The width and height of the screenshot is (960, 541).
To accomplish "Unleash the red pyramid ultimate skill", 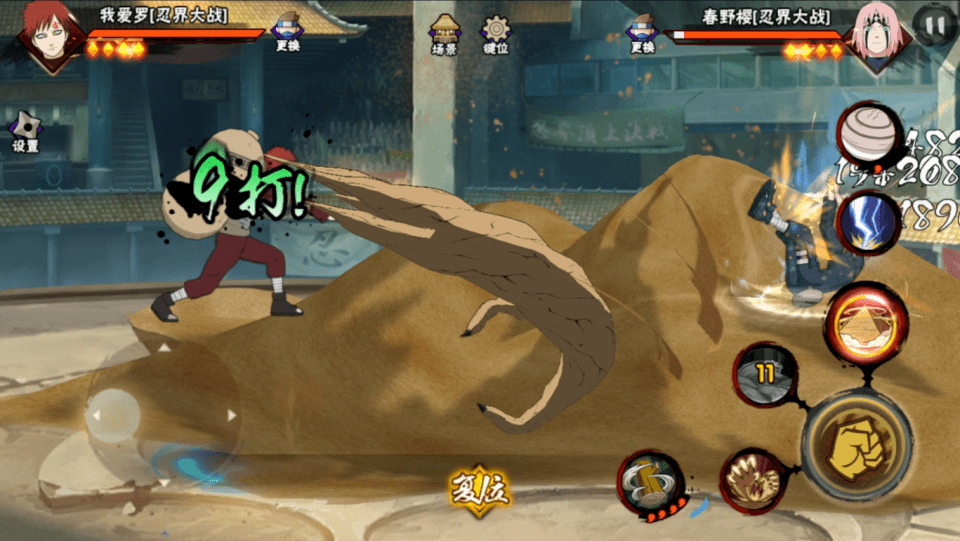I will [865, 321].
